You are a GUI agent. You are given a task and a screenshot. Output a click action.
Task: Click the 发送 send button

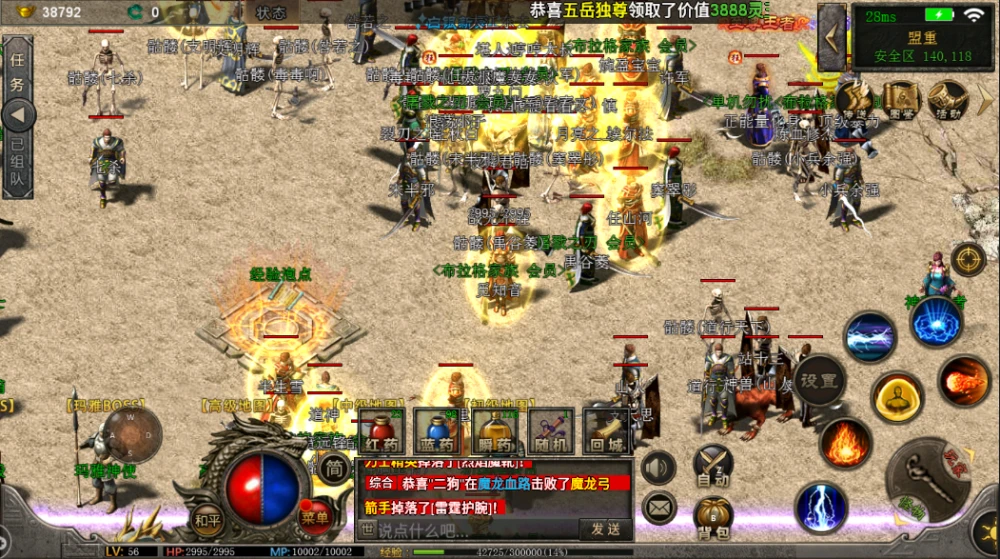(605, 528)
